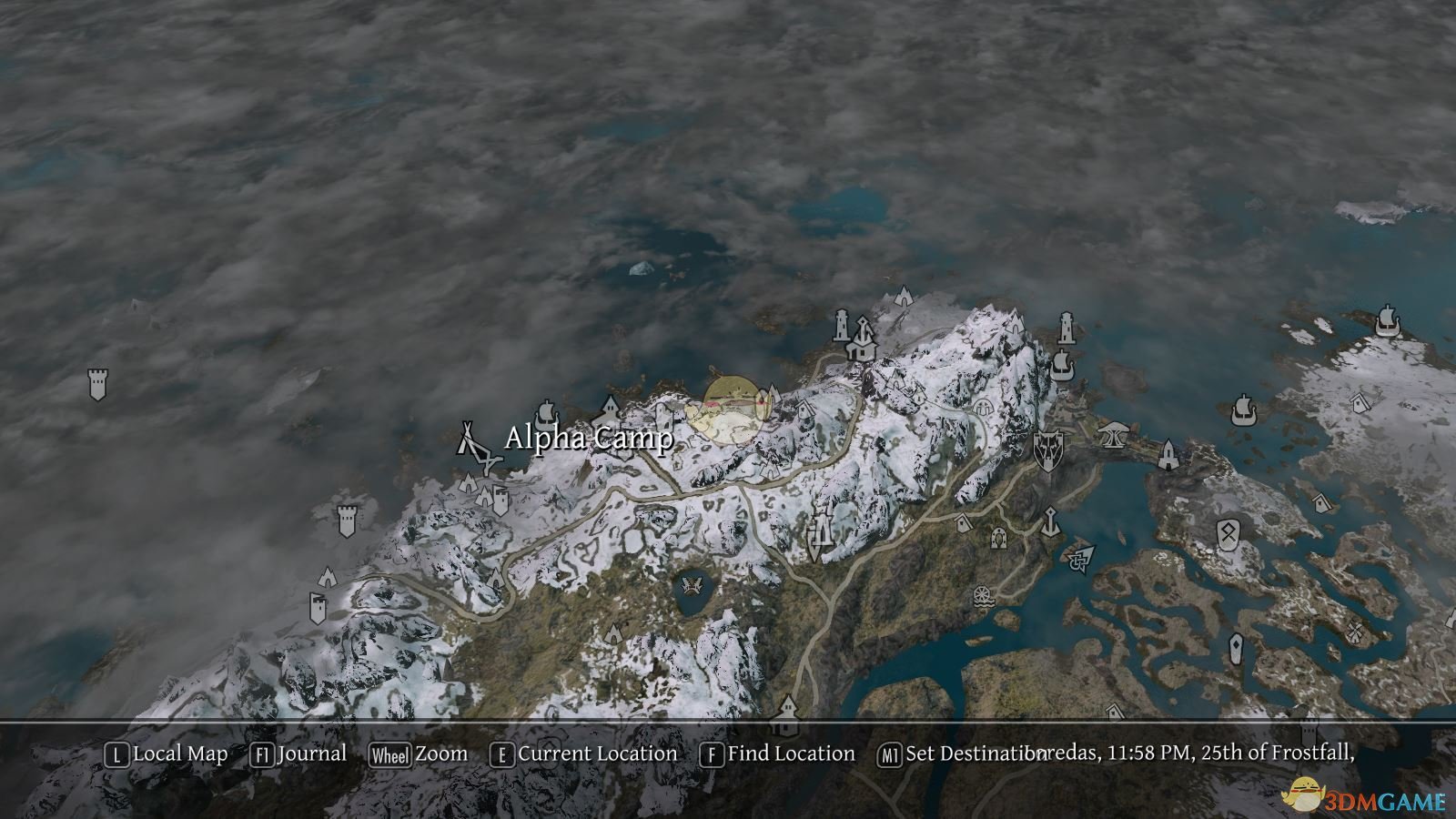The height and width of the screenshot is (819, 1456).
Task: Select the horseshoe shrine marker near the coast
Action: [998, 540]
